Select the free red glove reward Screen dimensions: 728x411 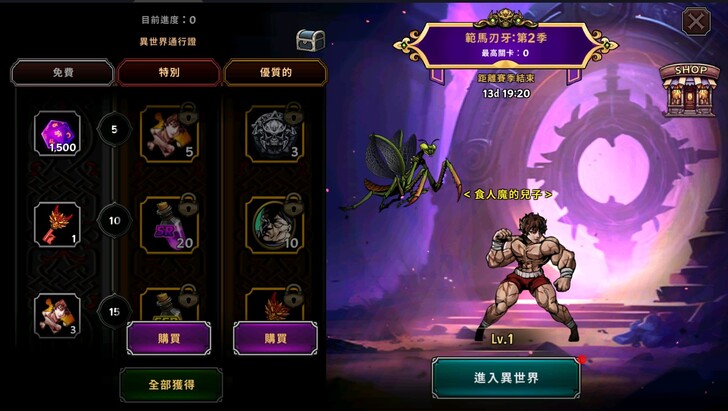58,224
